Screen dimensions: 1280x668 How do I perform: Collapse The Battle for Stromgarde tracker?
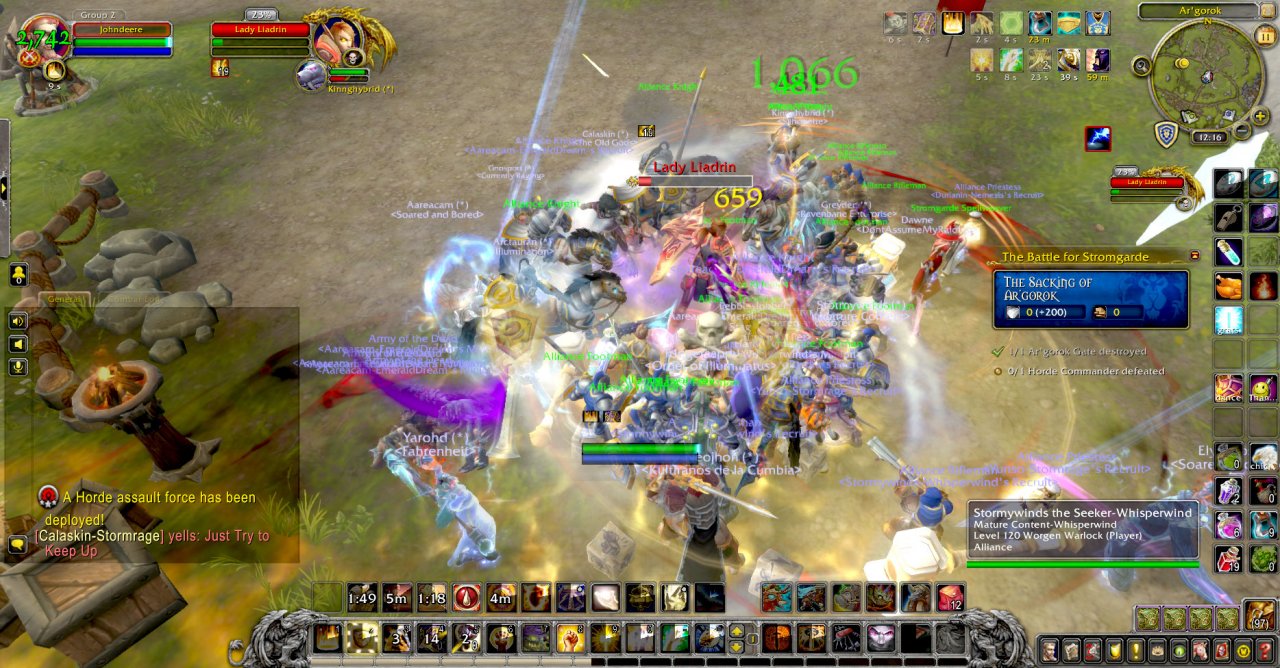tap(1194, 256)
